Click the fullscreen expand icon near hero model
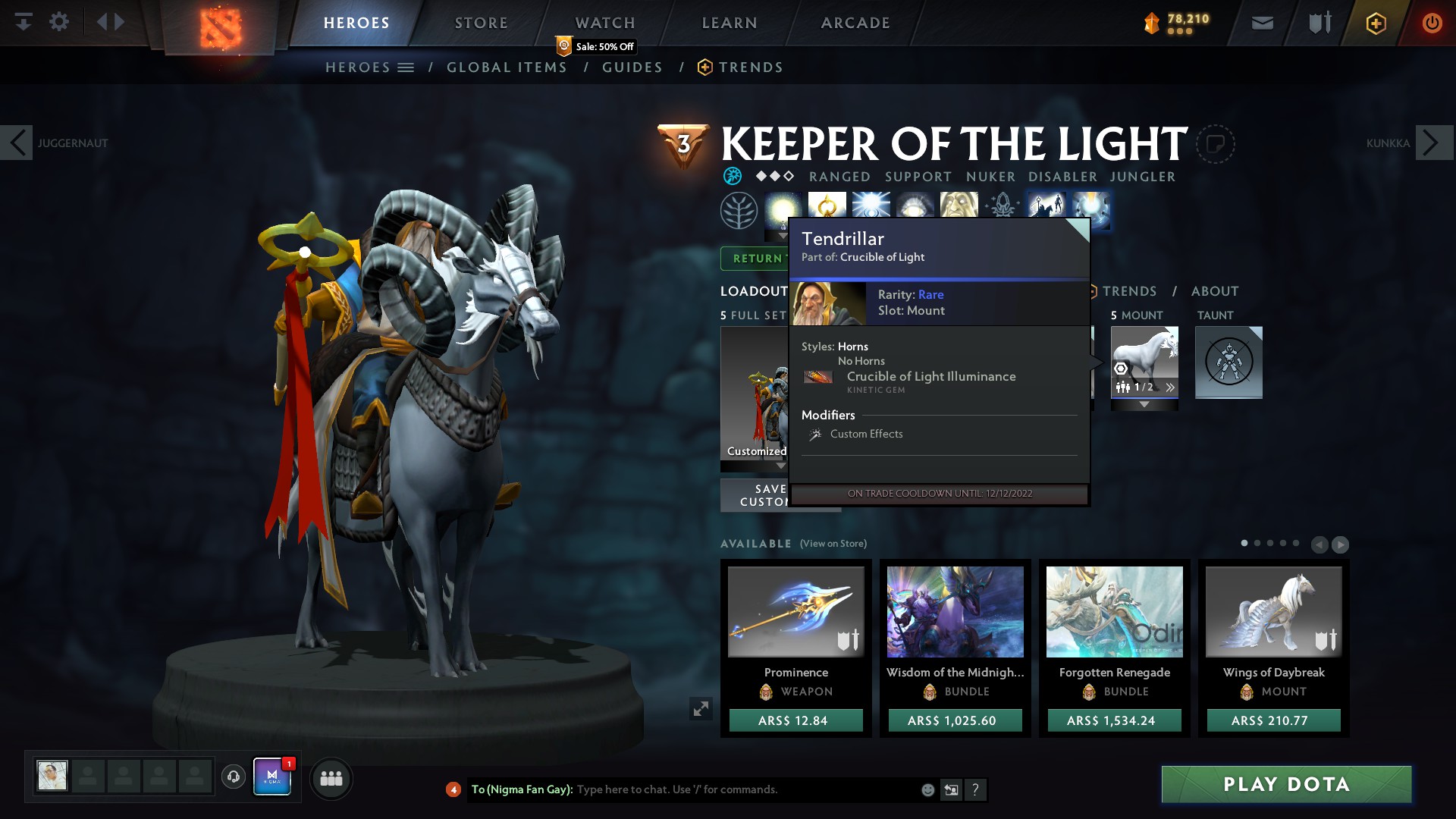The width and height of the screenshot is (1456, 819). [701, 708]
